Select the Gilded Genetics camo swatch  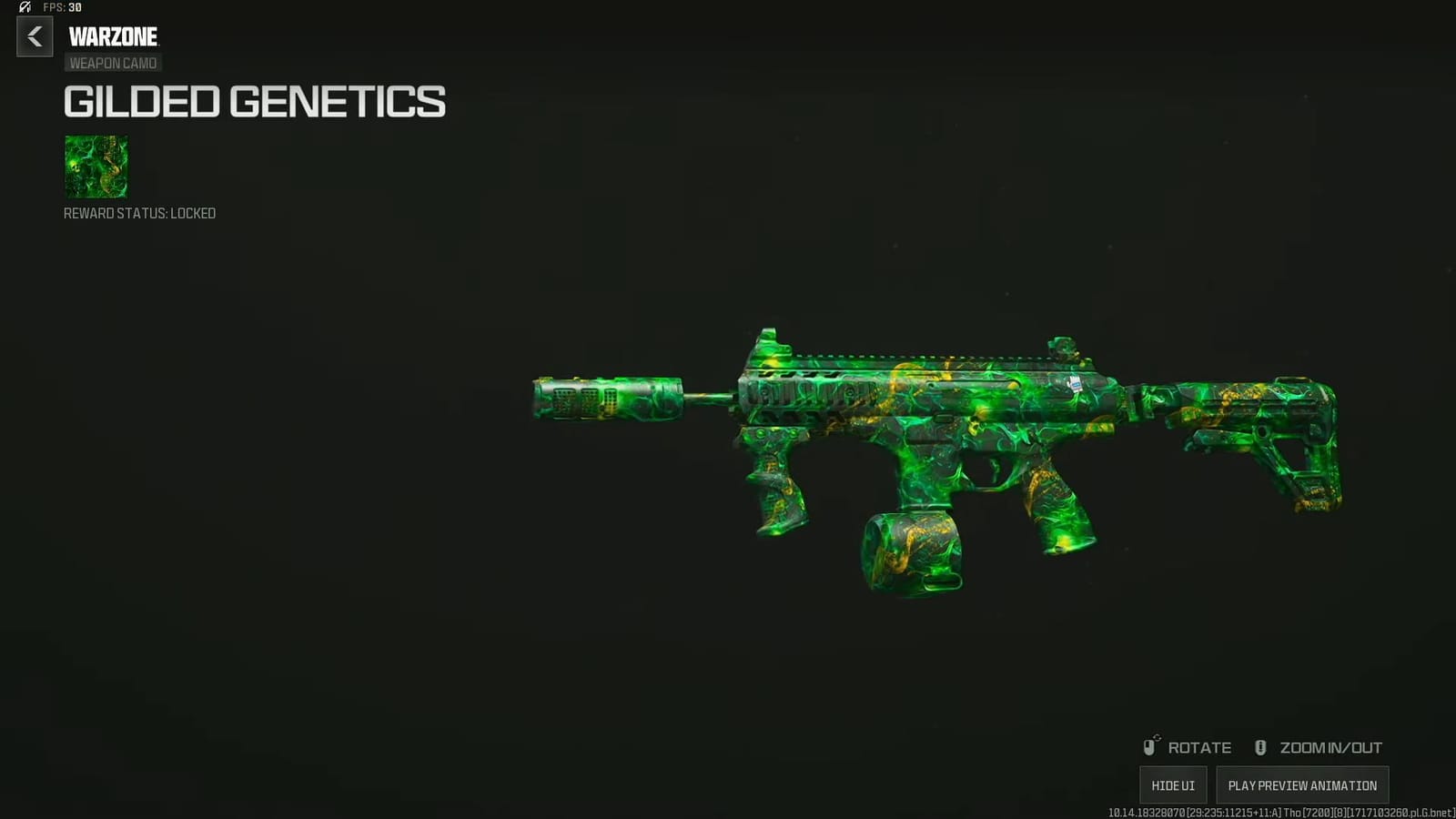[96, 167]
